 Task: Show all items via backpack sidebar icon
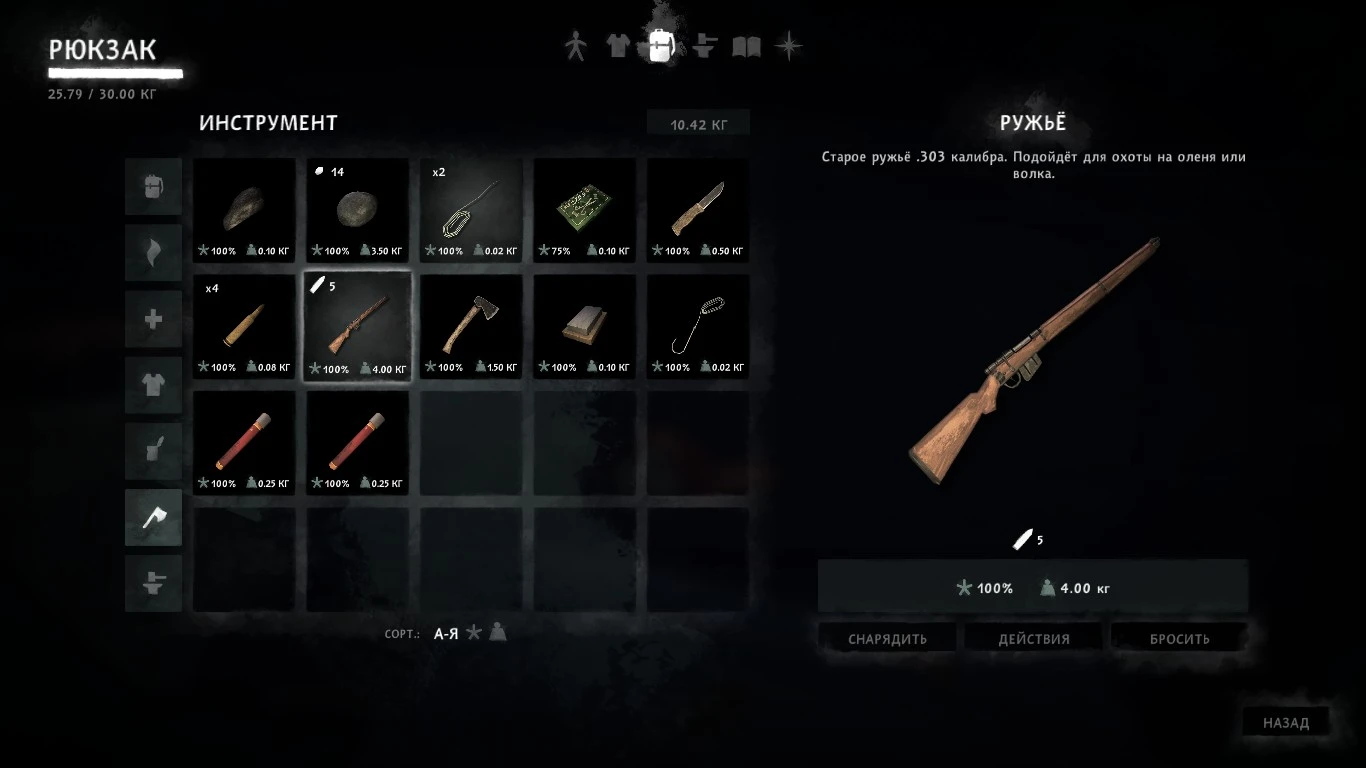[x=153, y=187]
